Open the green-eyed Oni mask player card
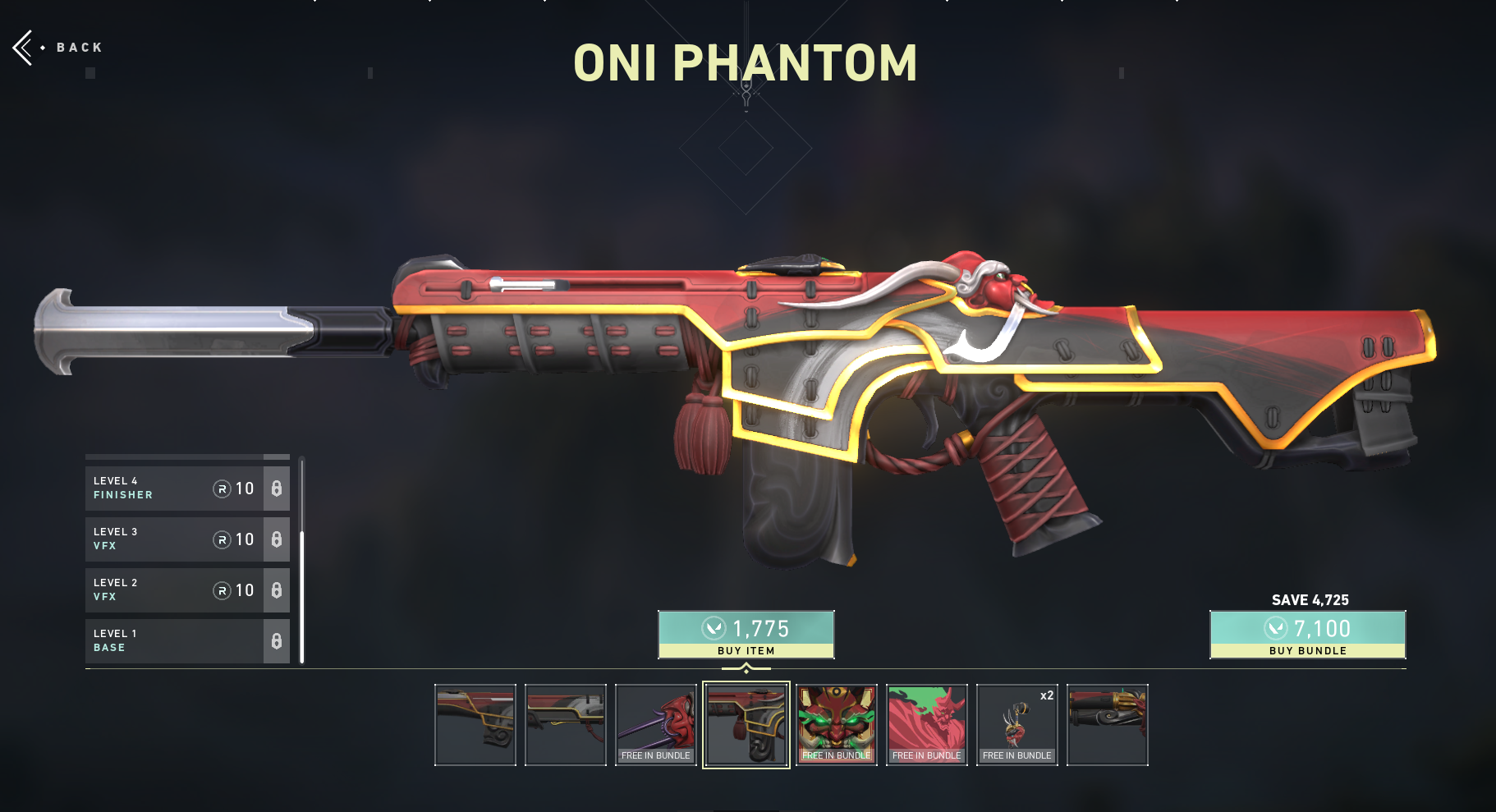This screenshot has width=1496, height=812. [x=837, y=725]
